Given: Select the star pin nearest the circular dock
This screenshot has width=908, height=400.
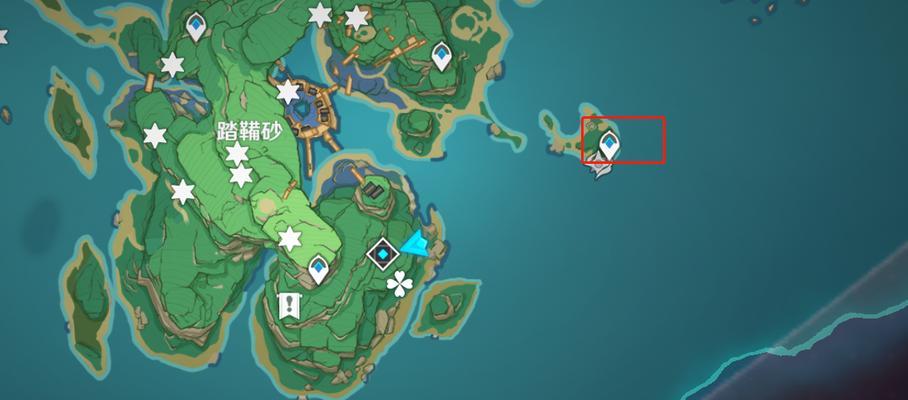Looking at the screenshot, I should click(x=288, y=93).
